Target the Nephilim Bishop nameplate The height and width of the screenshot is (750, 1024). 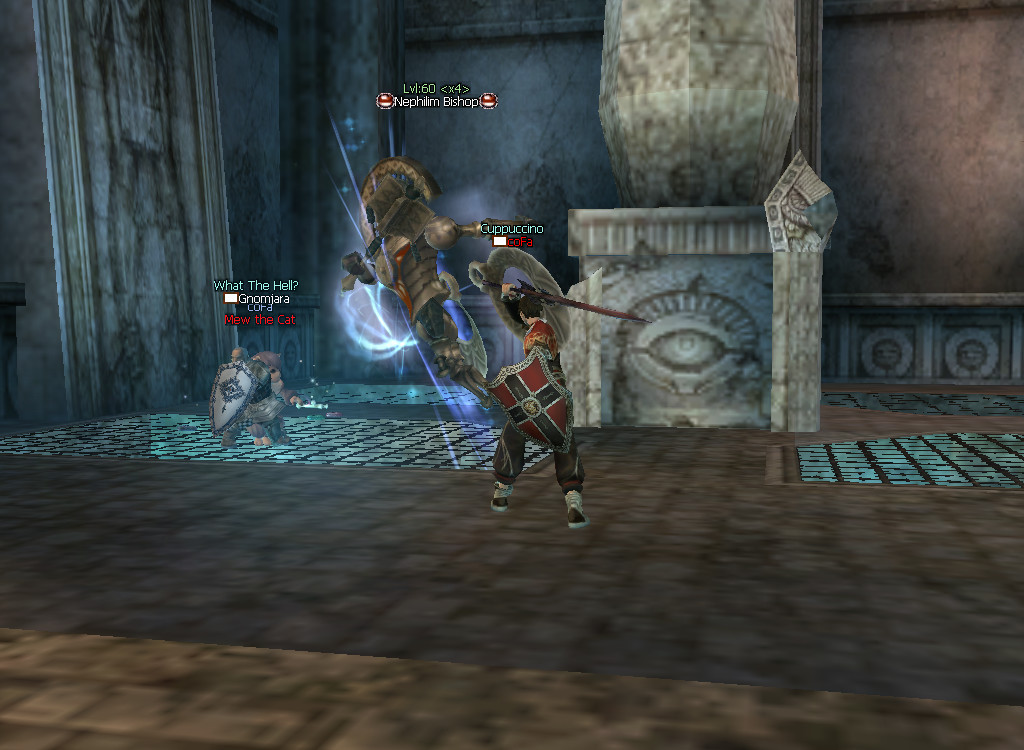pos(436,102)
